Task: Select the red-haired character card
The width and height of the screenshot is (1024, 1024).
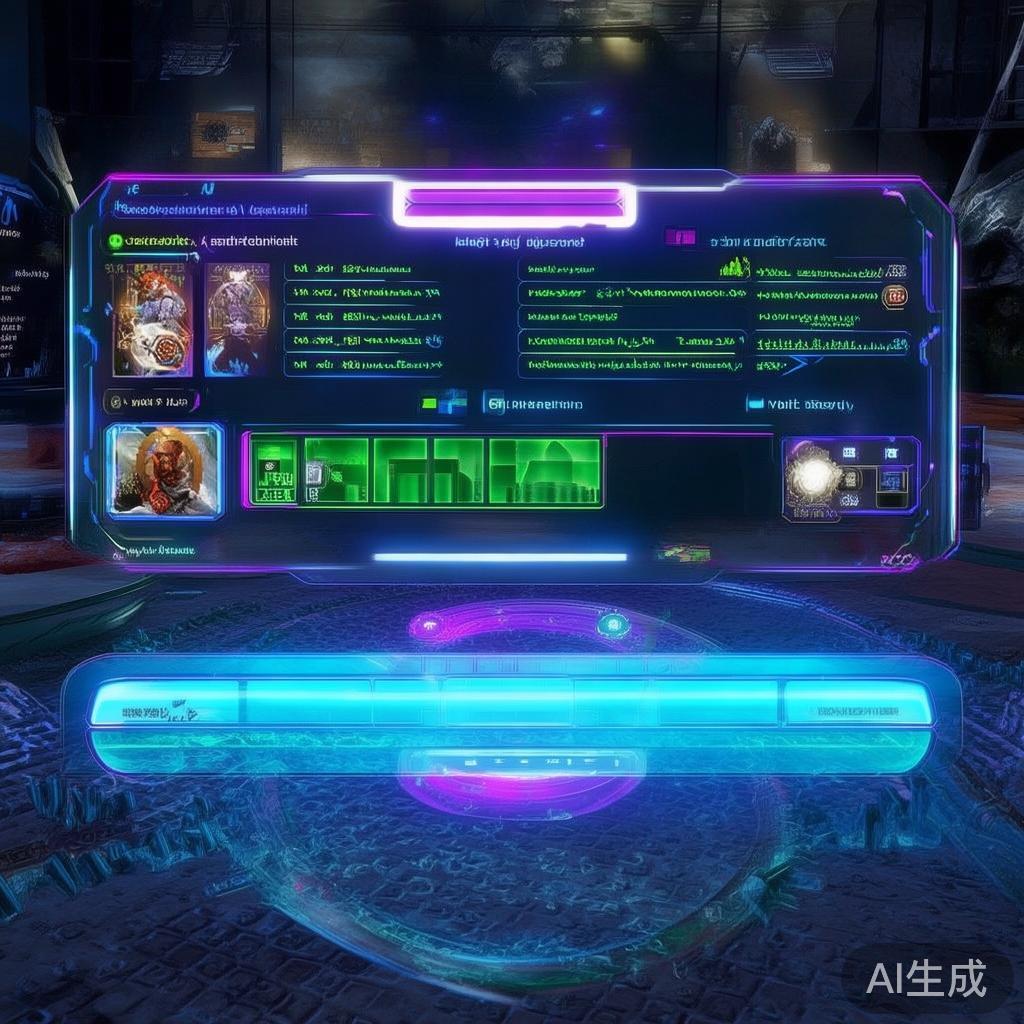Action: (x=152, y=319)
